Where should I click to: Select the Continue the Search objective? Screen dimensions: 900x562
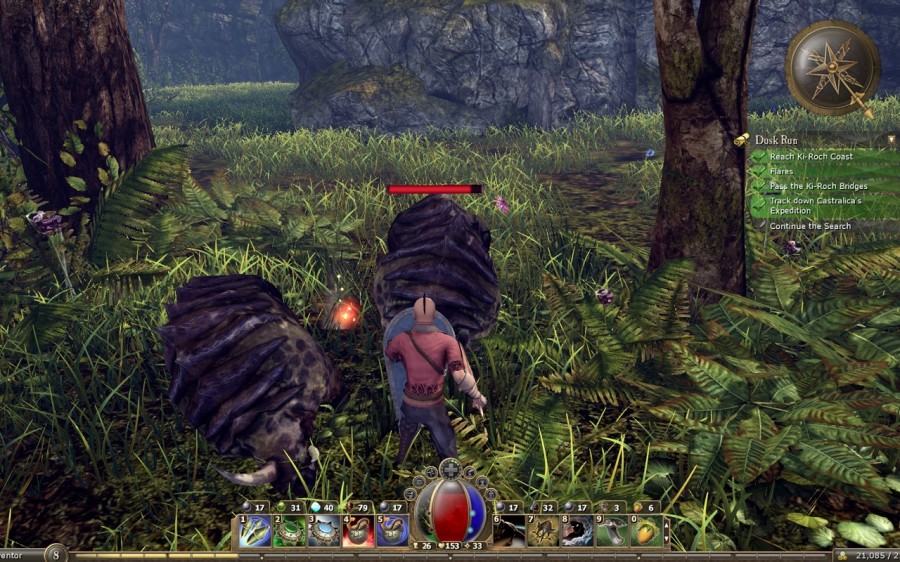click(810, 226)
